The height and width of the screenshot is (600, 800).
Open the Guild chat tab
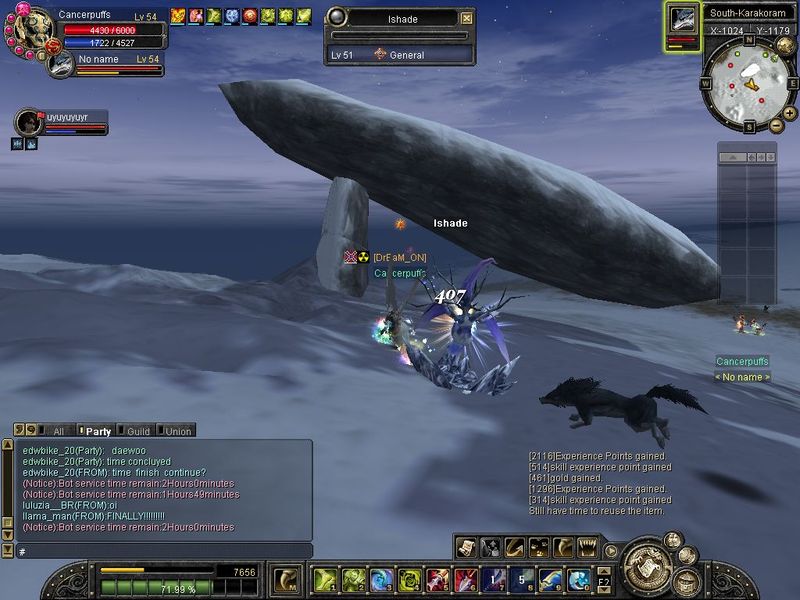[137, 431]
